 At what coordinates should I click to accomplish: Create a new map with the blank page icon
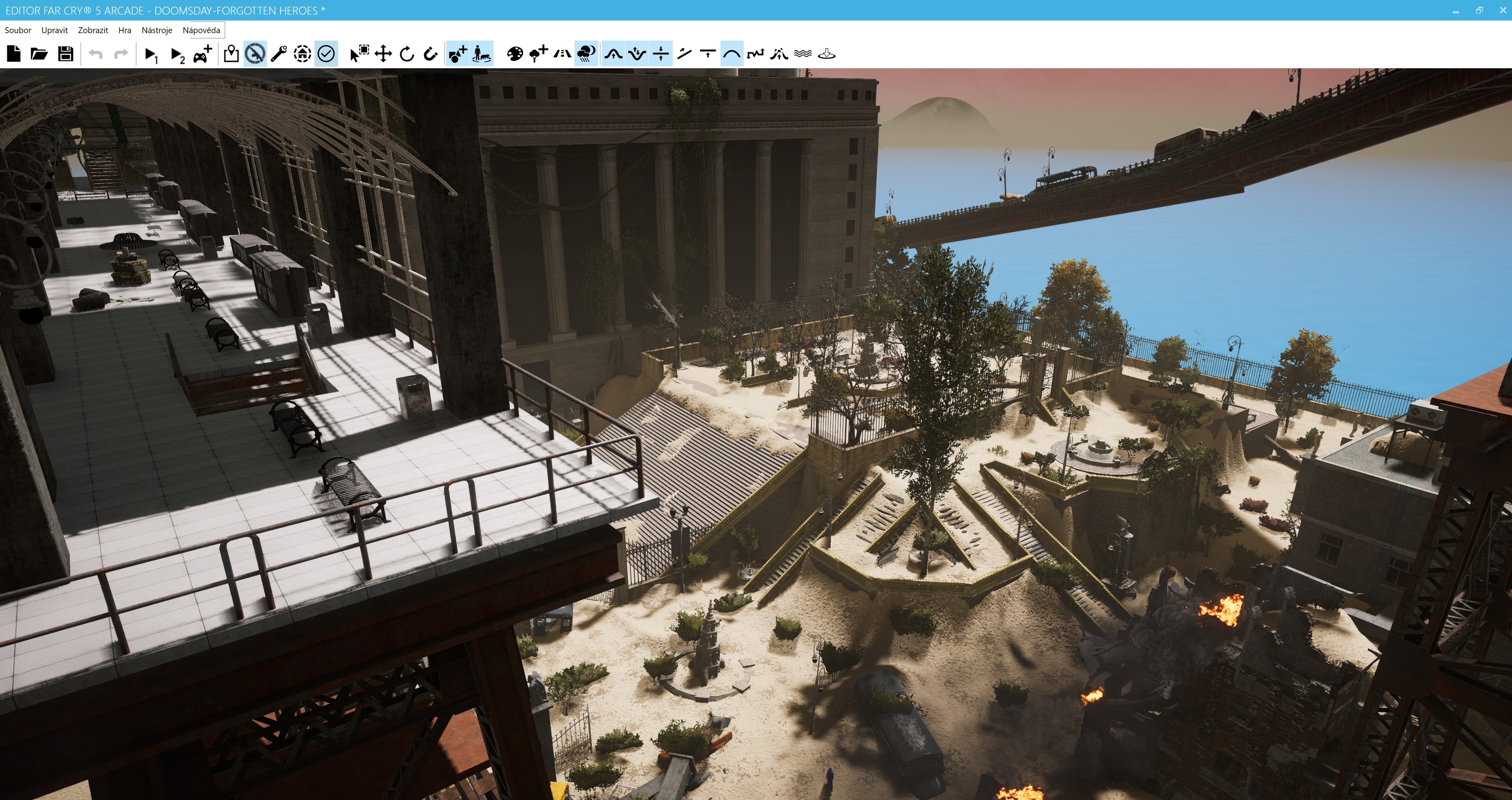13,54
